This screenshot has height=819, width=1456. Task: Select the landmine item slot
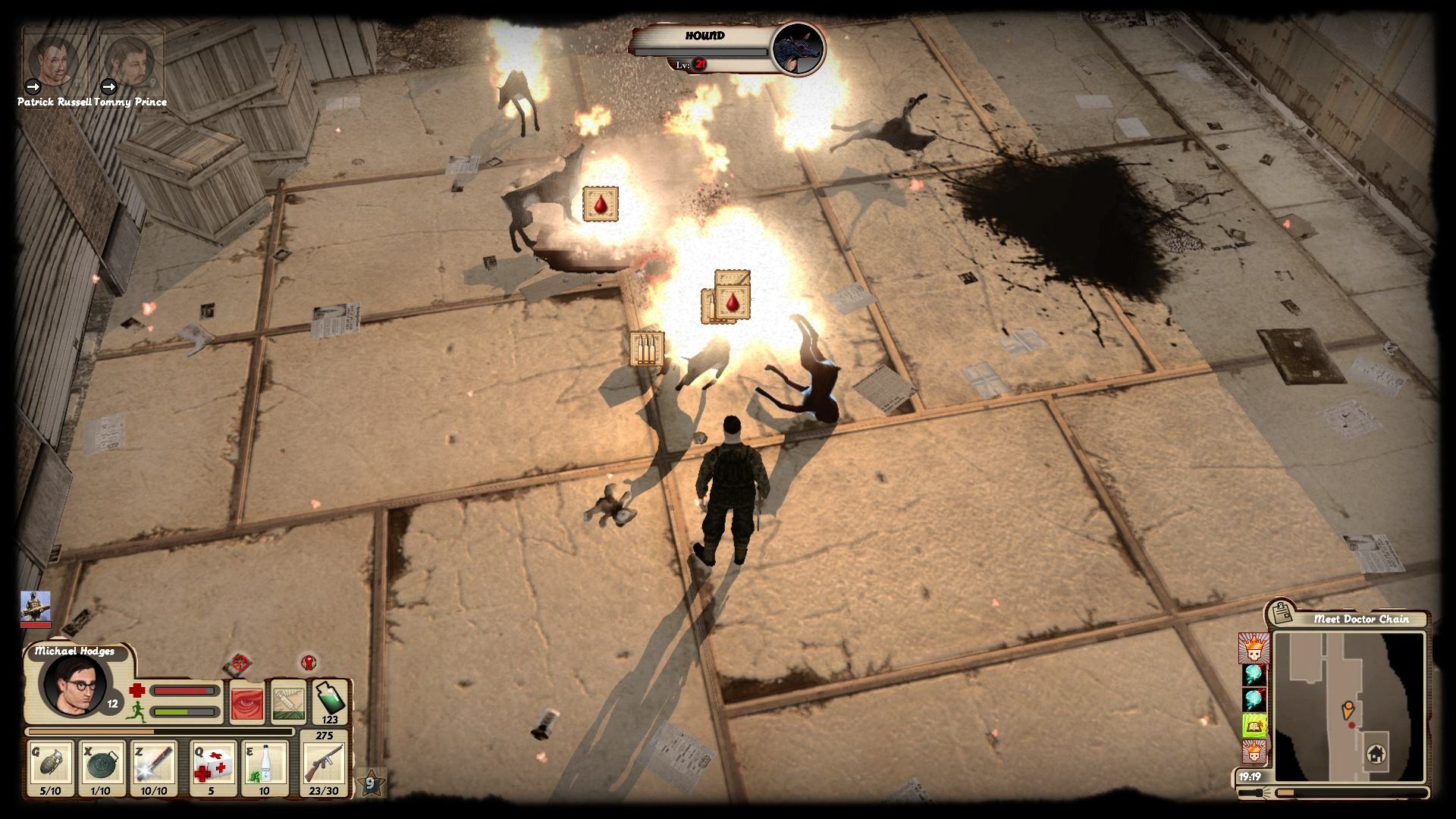pos(101,767)
